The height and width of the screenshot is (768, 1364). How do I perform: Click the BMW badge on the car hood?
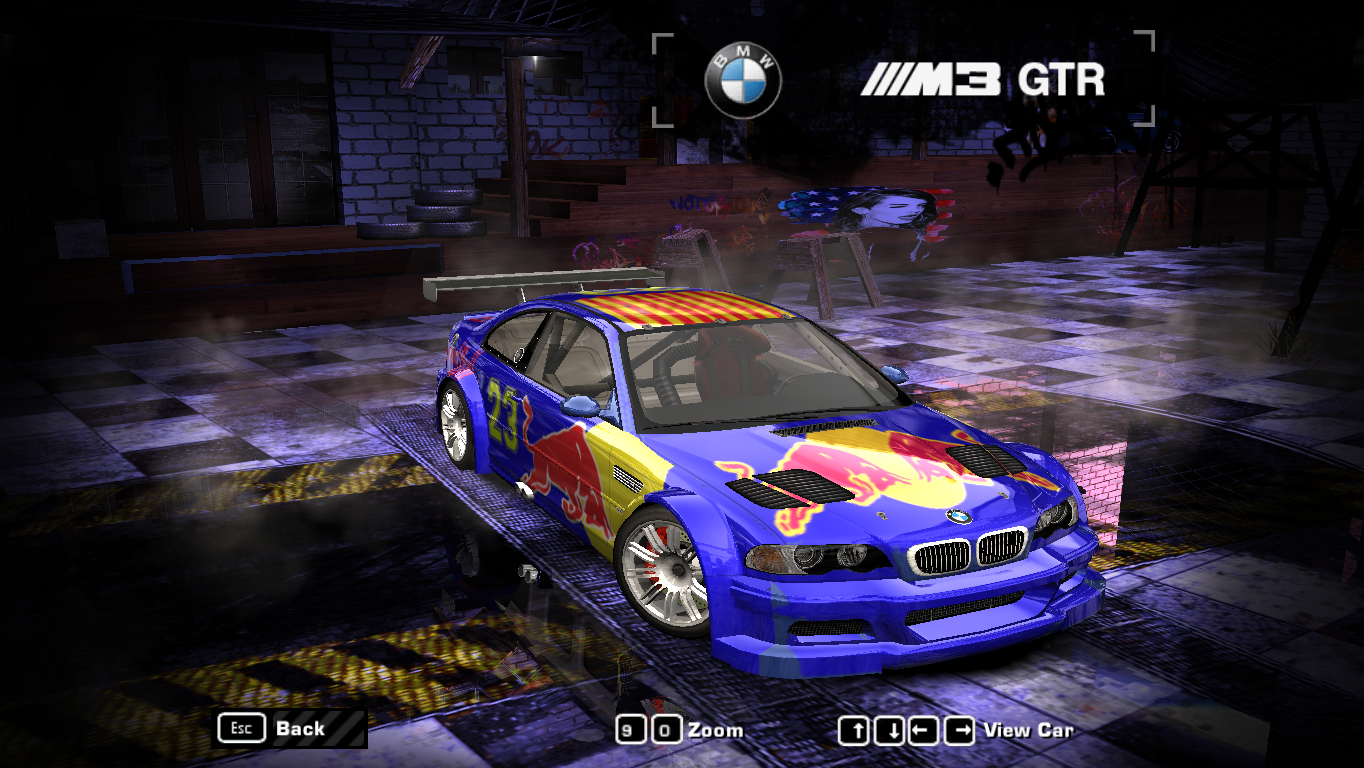click(x=959, y=519)
